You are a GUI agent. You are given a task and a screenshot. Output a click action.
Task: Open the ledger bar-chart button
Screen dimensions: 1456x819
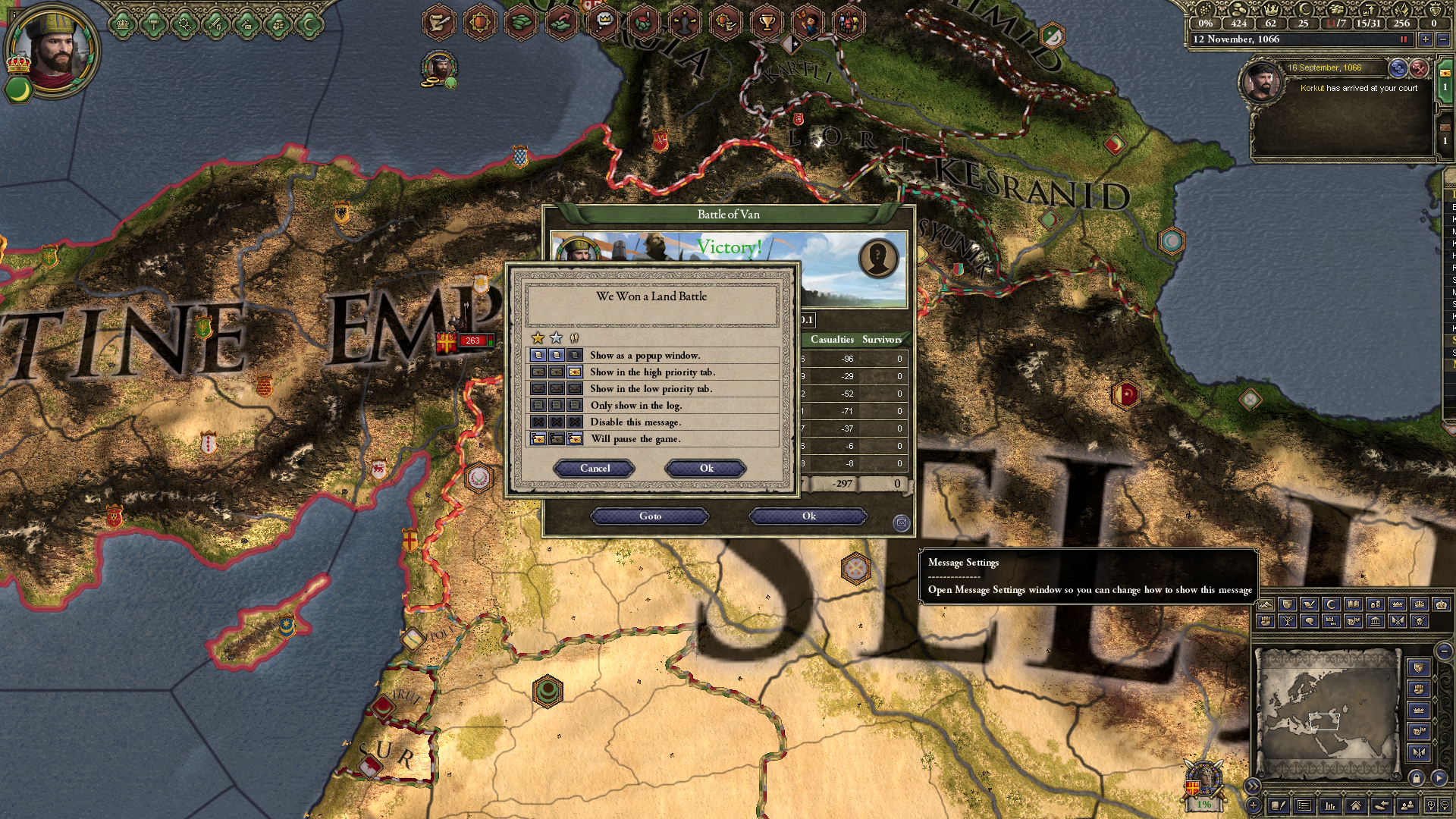point(1329,805)
